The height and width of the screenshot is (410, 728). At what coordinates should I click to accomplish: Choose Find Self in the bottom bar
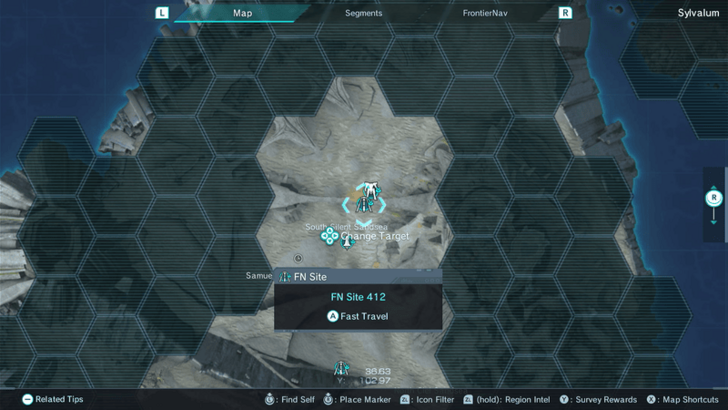click(x=290, y=399)
